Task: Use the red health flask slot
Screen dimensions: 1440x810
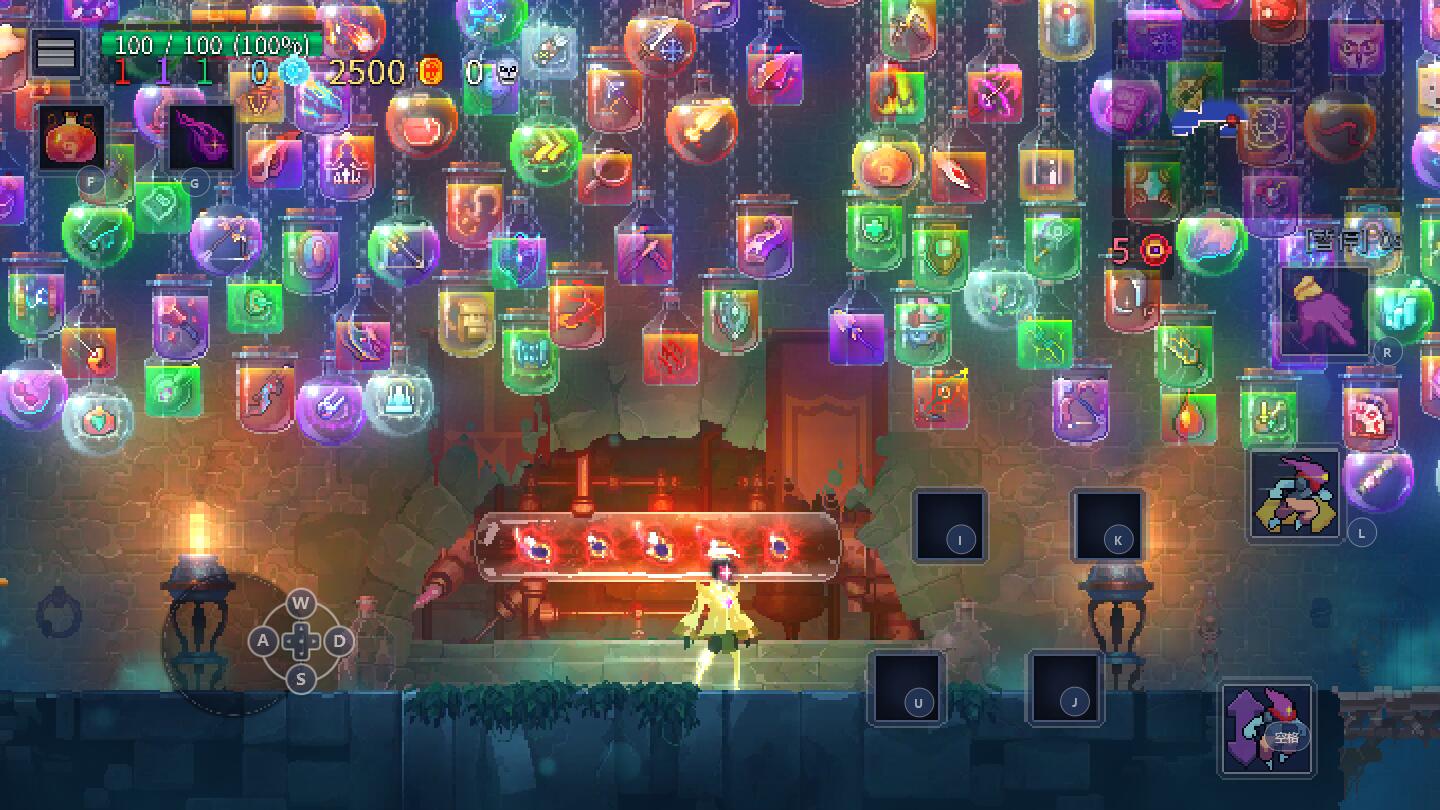Action: coord(73,137)
